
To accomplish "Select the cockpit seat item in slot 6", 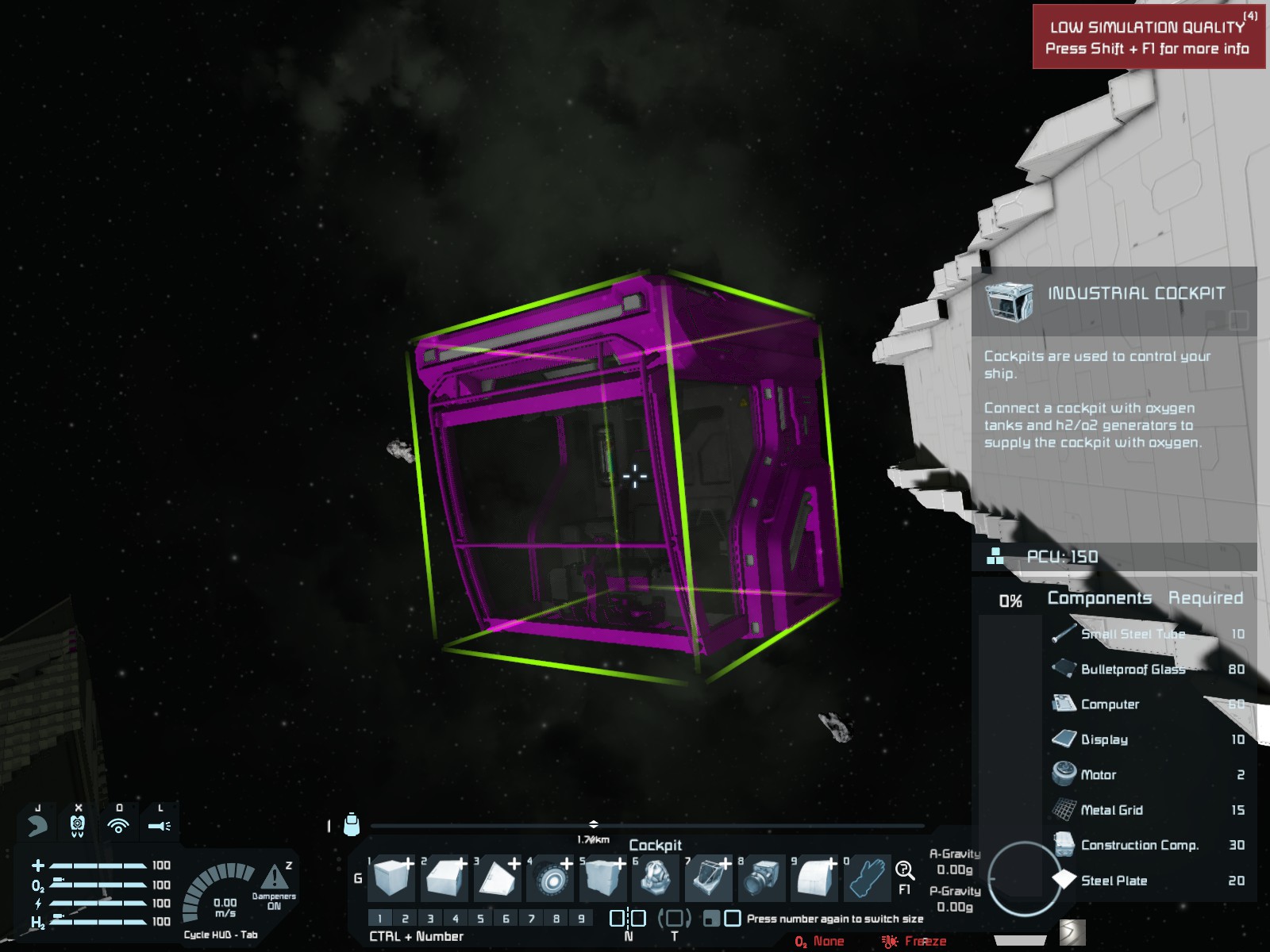I will (x=656, y=879).
